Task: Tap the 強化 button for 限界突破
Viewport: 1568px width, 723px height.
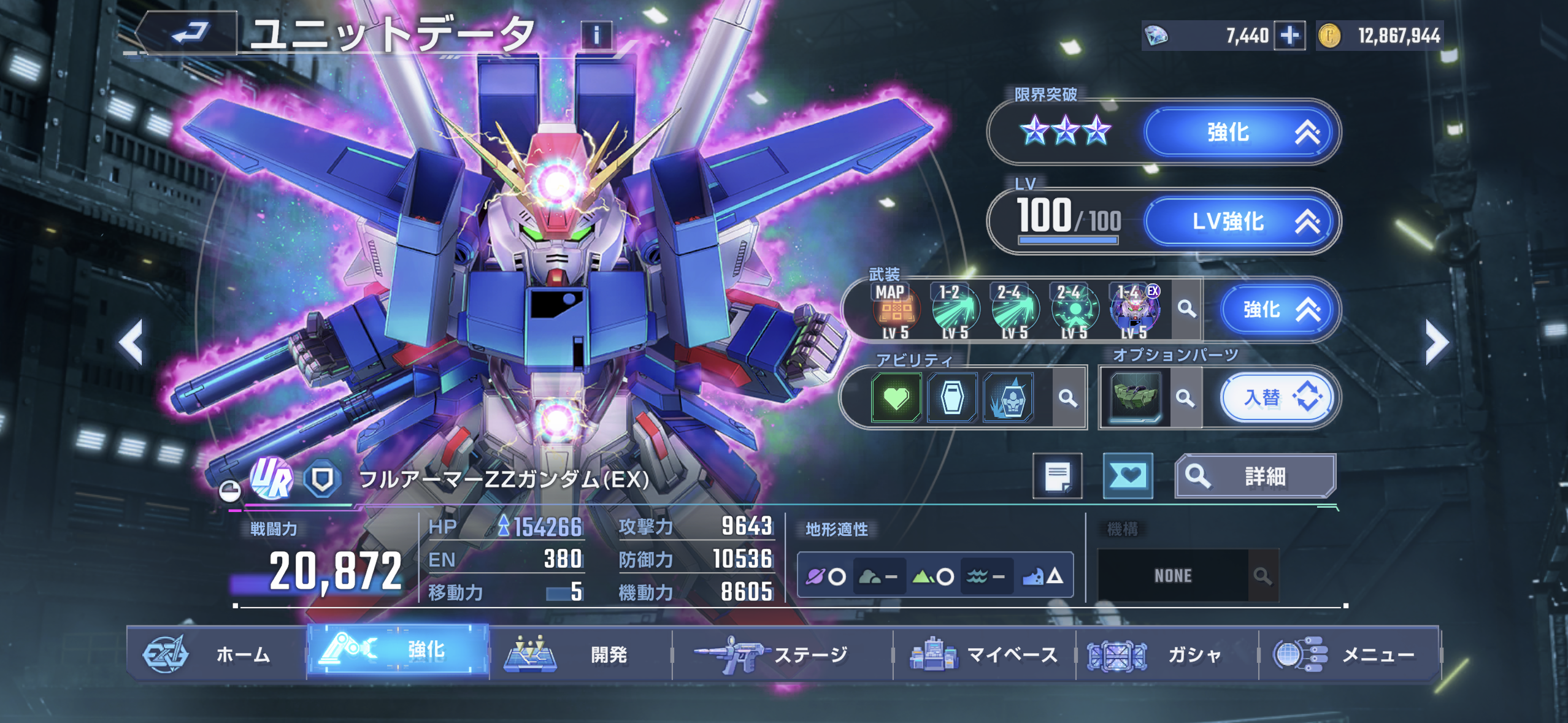Action: click(1240, 132)
